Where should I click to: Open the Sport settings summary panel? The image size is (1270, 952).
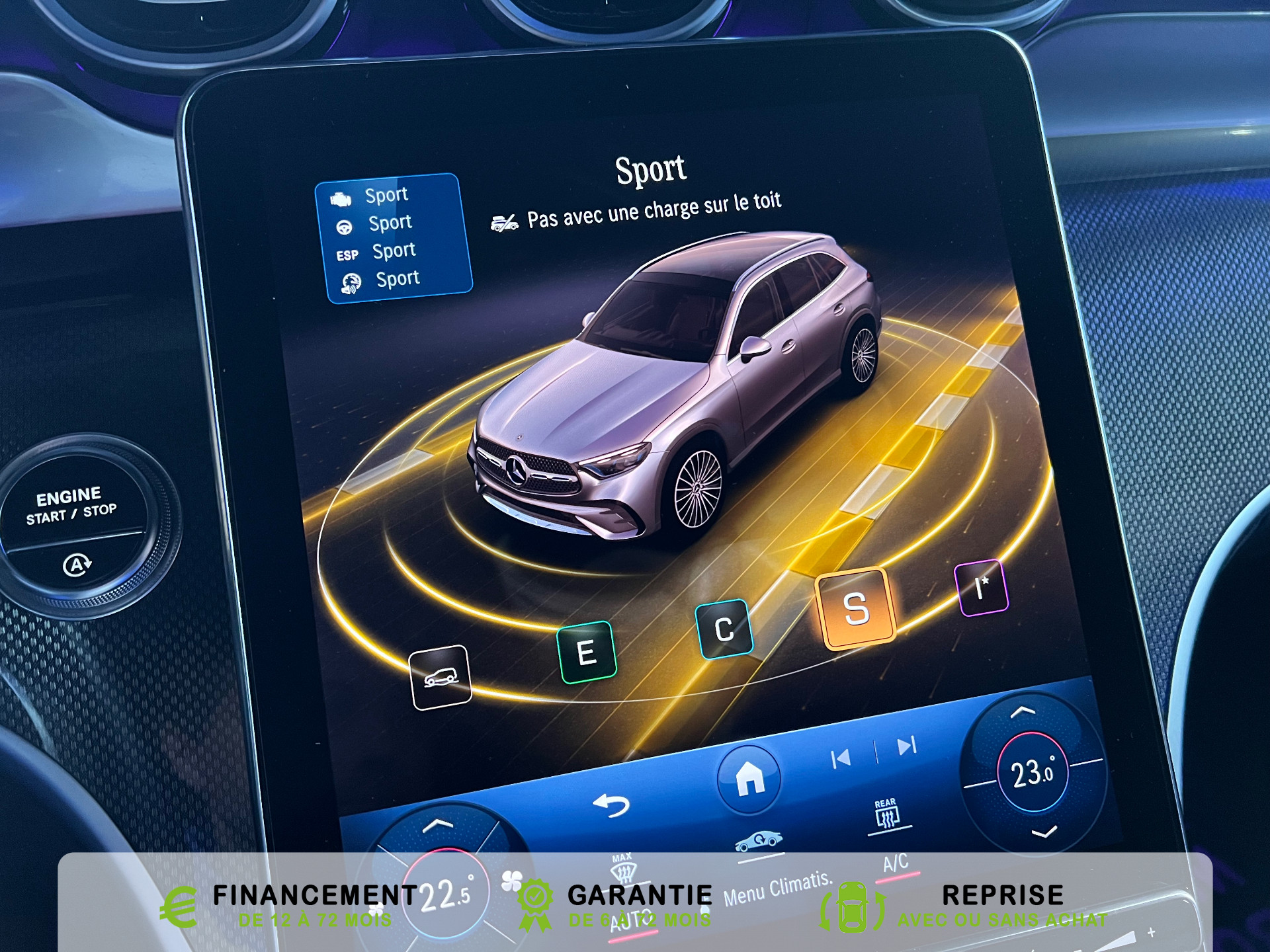tap(394, 238)
